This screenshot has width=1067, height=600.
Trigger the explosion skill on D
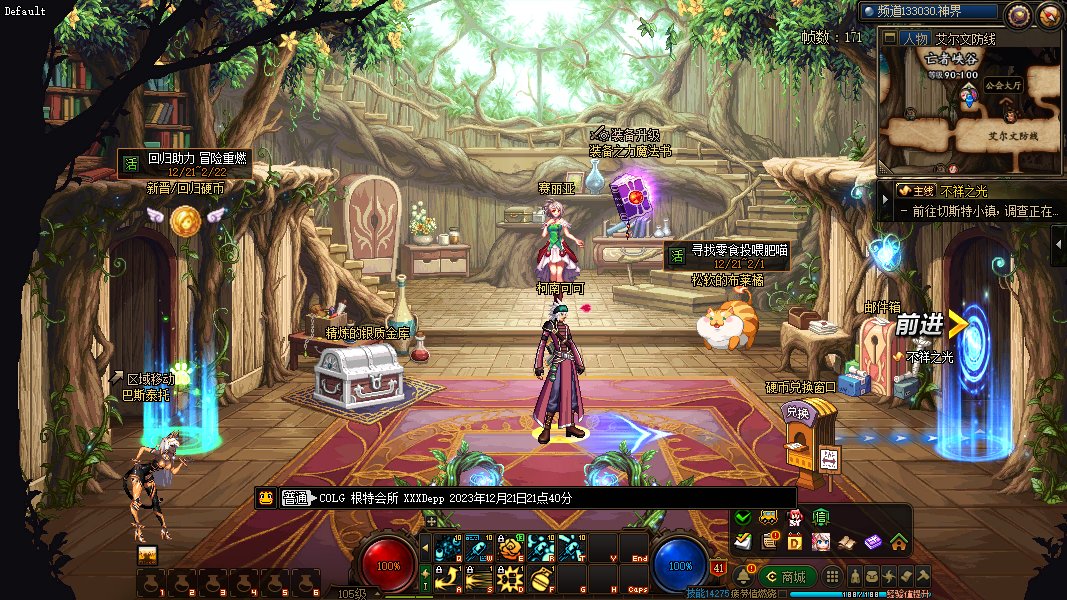pos(511,577)
